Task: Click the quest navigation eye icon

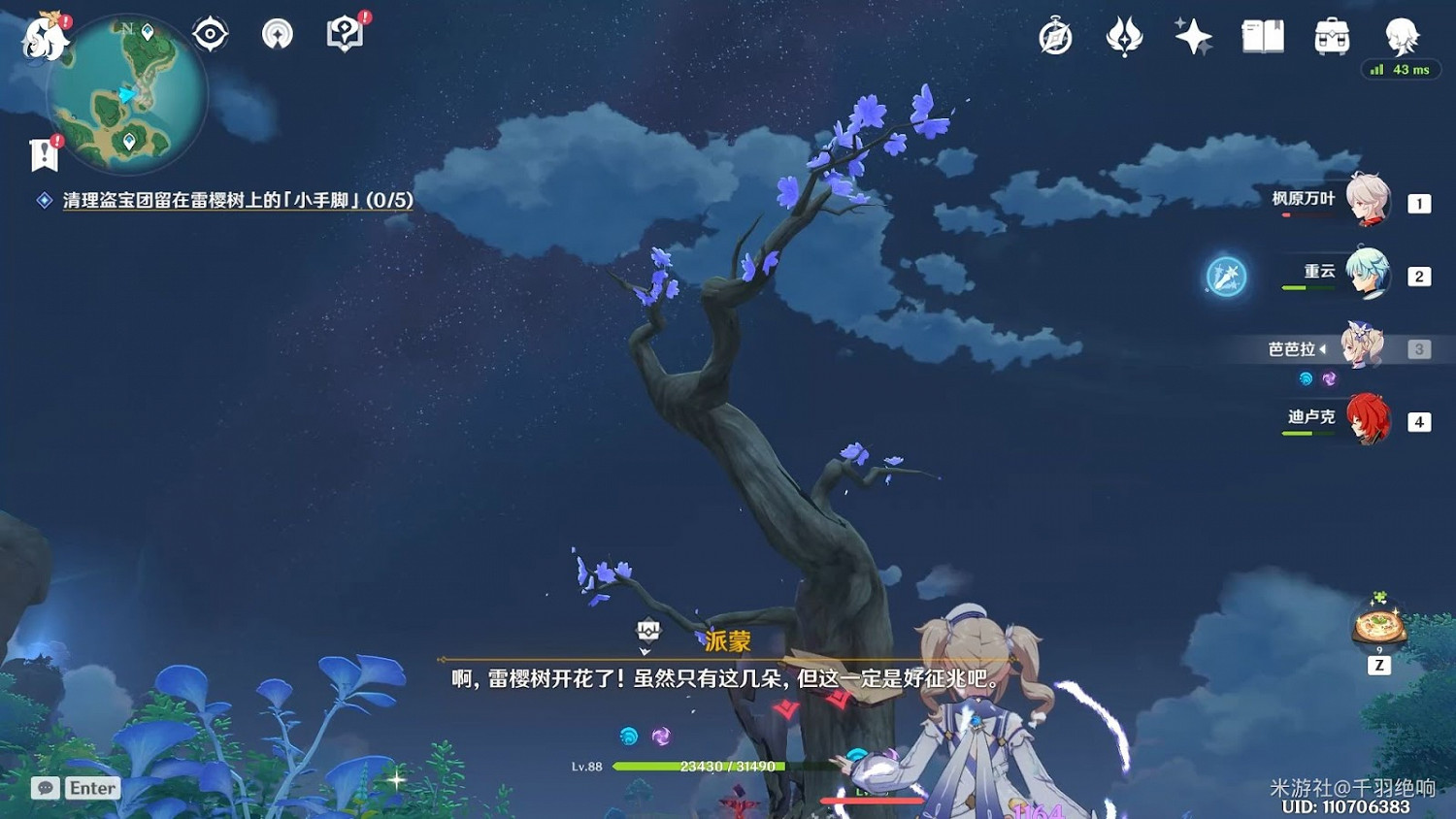Action: coord(210,32)
